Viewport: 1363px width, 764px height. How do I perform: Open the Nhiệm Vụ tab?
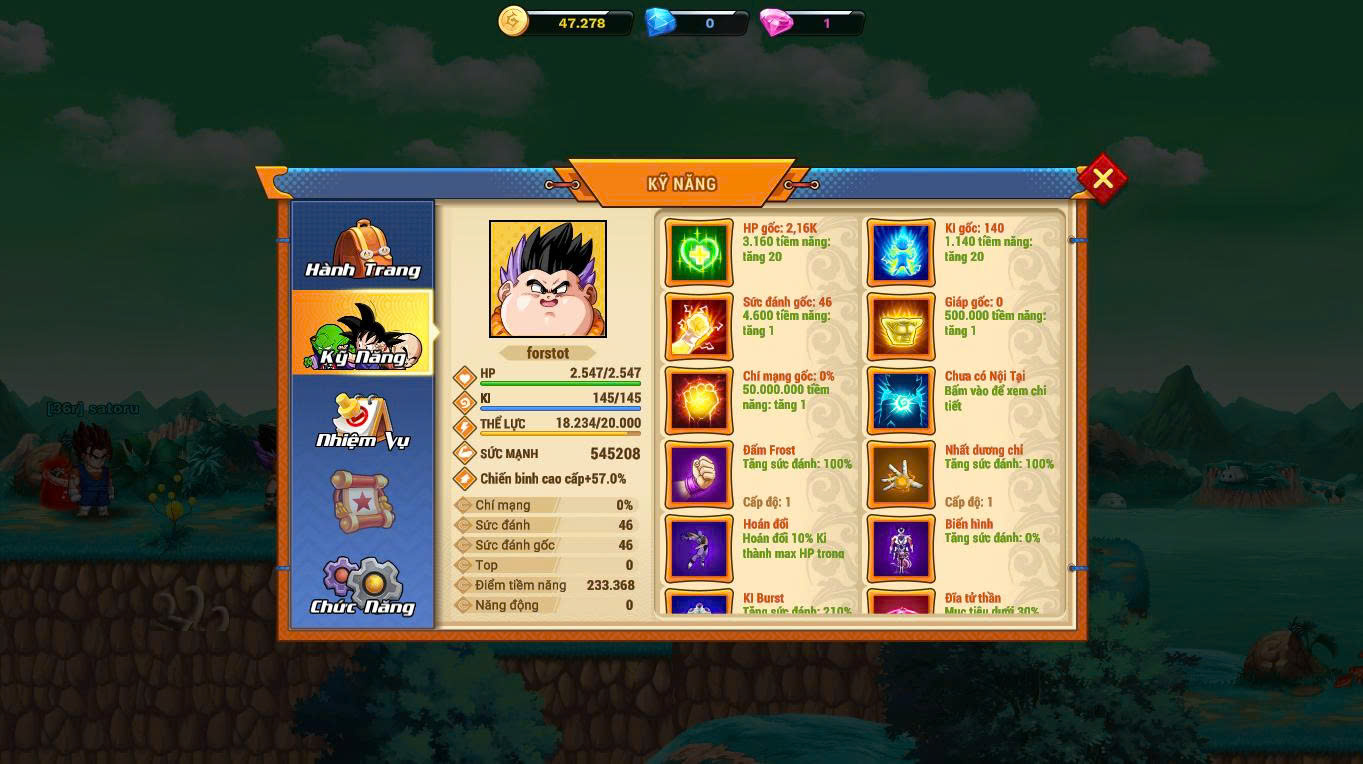click(362, 420)
